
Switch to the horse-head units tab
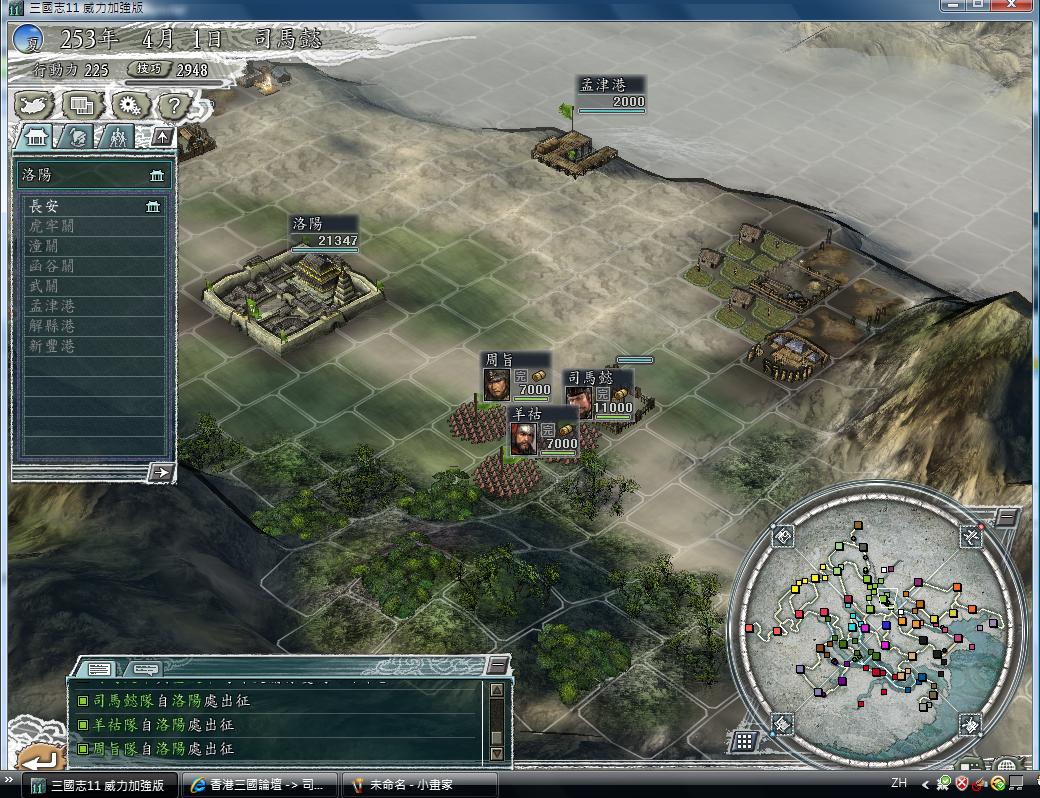[78, 137]
